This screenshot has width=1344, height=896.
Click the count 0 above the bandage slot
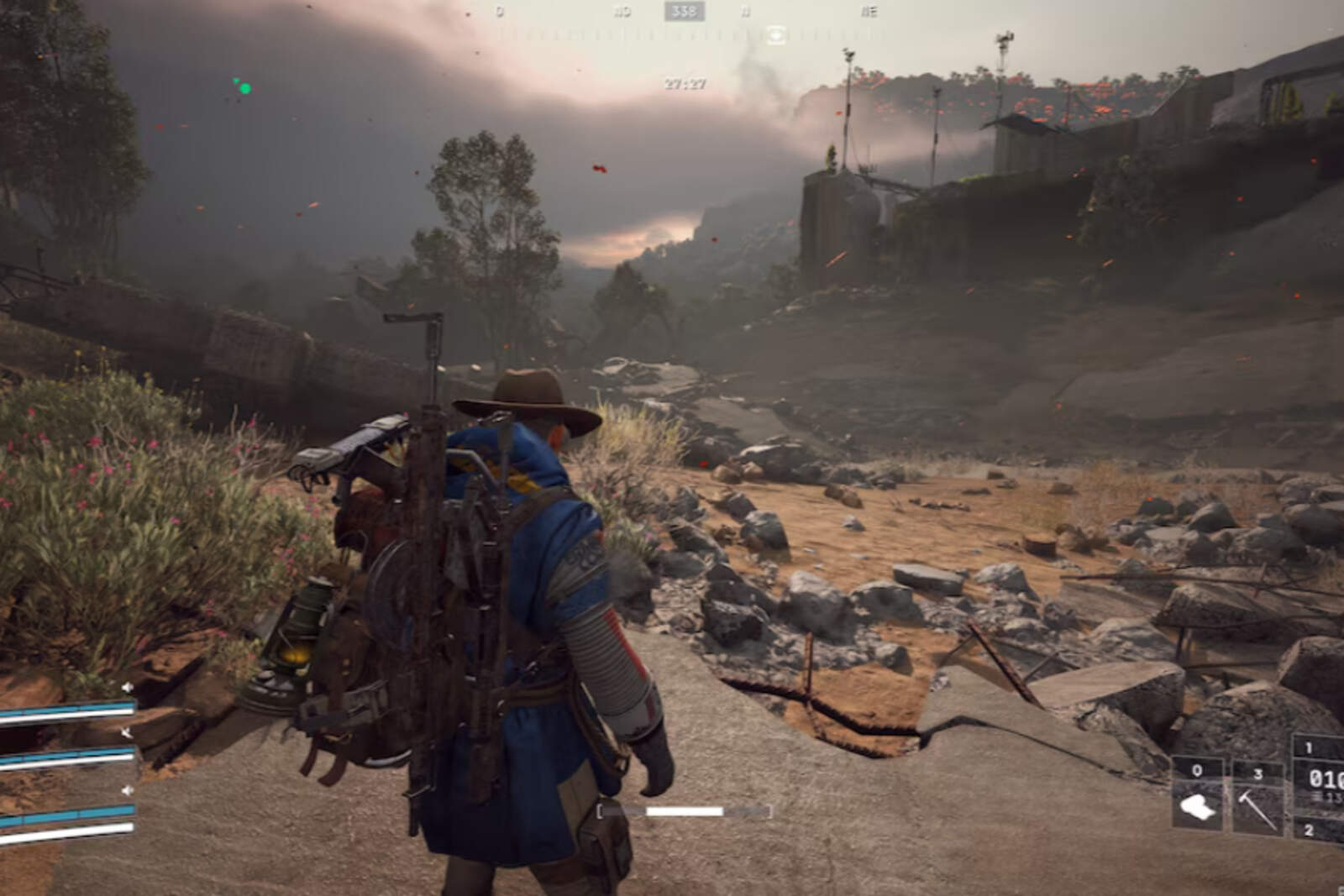1198,770
